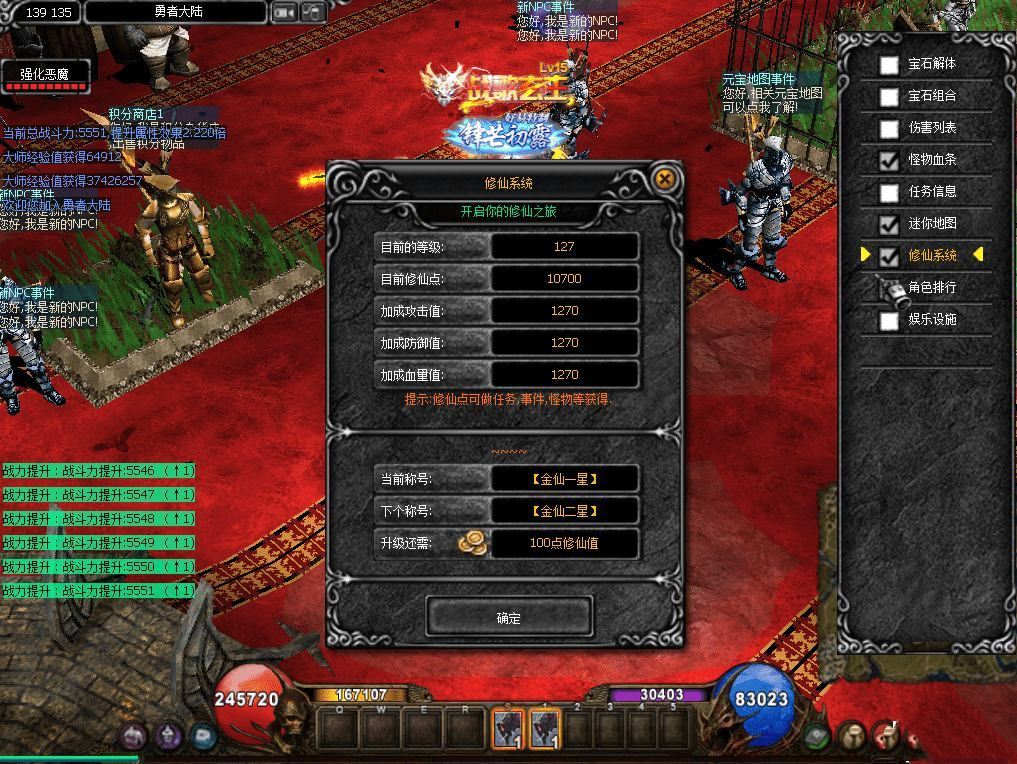Toggle the 宝石解体 checkbox
The height and width of the screenshot is (764, 1017).
(x=889, y=65)
